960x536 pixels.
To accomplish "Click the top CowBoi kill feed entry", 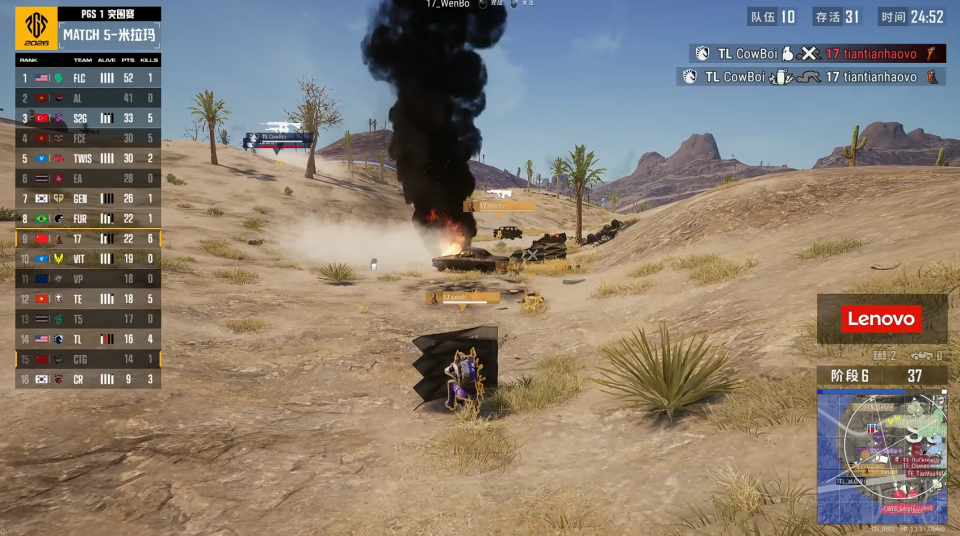I will [816, 54].
